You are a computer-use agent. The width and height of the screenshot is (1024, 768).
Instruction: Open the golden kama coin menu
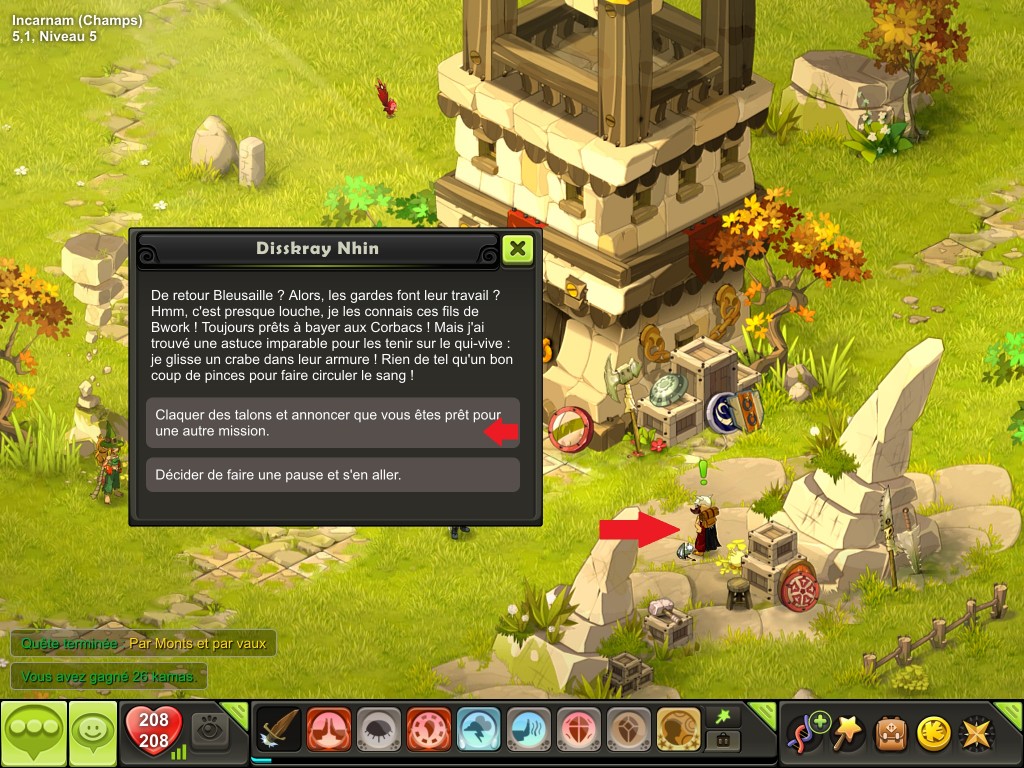click(x=933, y=733)
